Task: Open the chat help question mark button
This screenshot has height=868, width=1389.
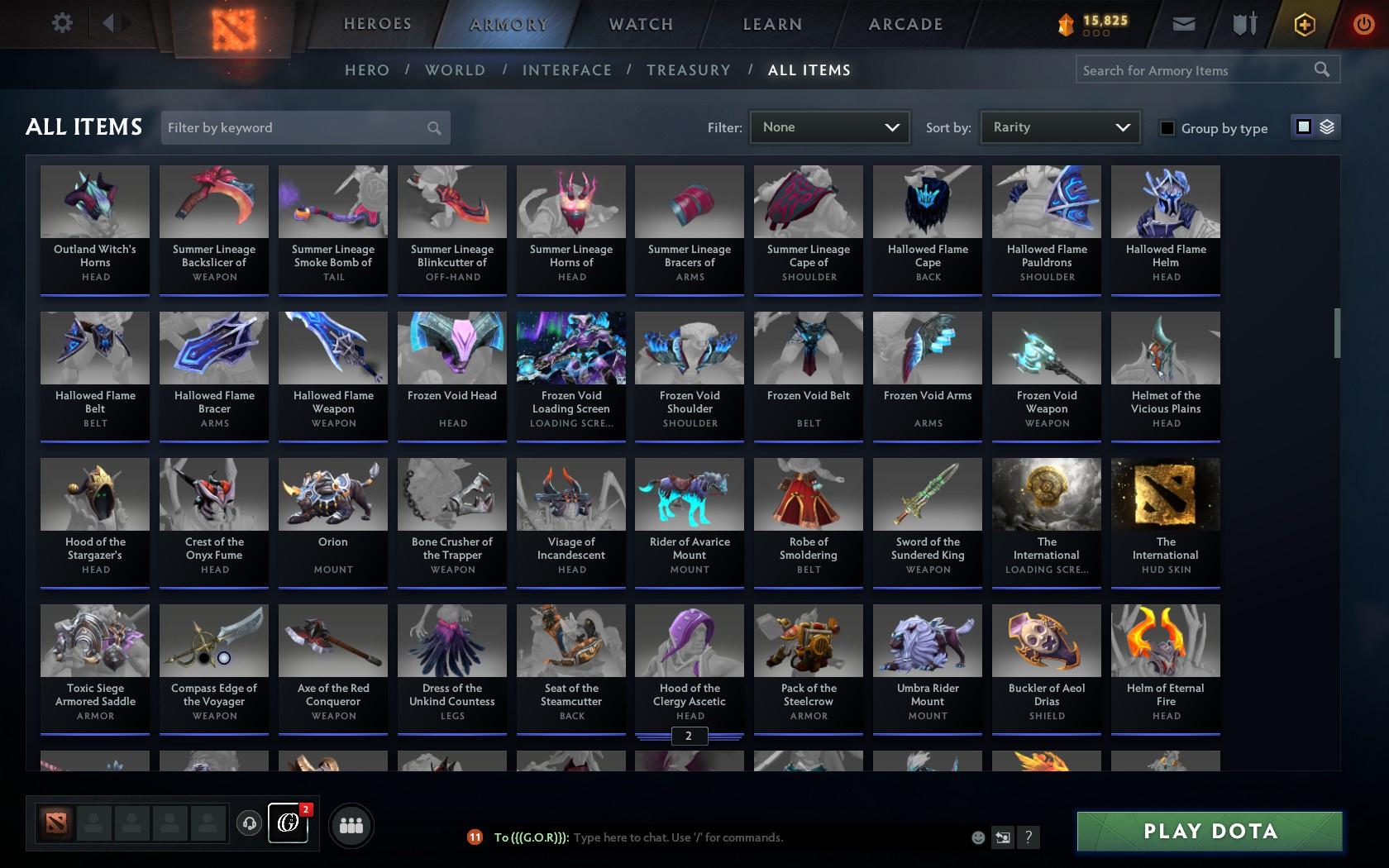Action: click(x=1028, y=837)
